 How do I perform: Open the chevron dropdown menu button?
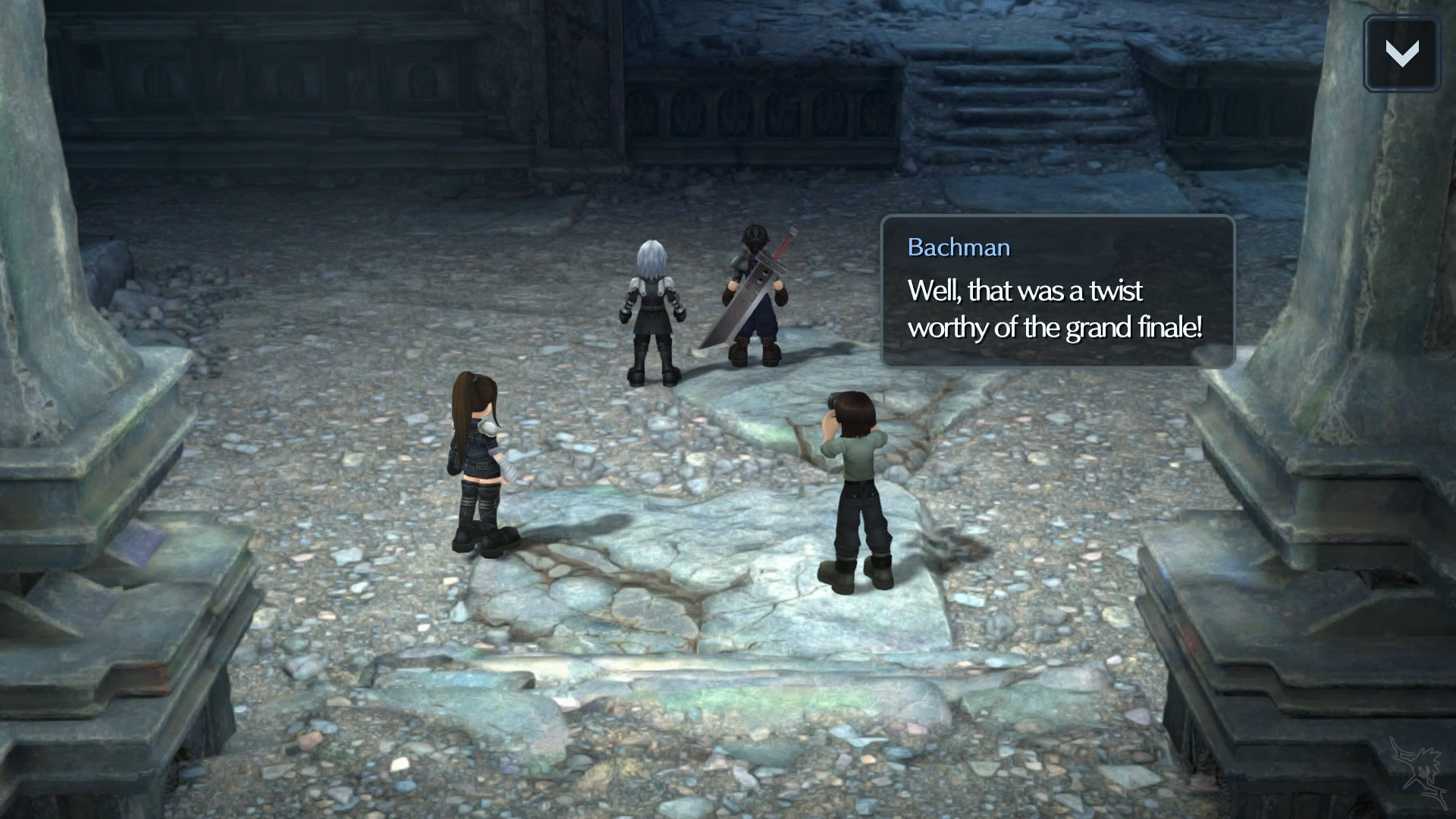tap(1401, 54)
